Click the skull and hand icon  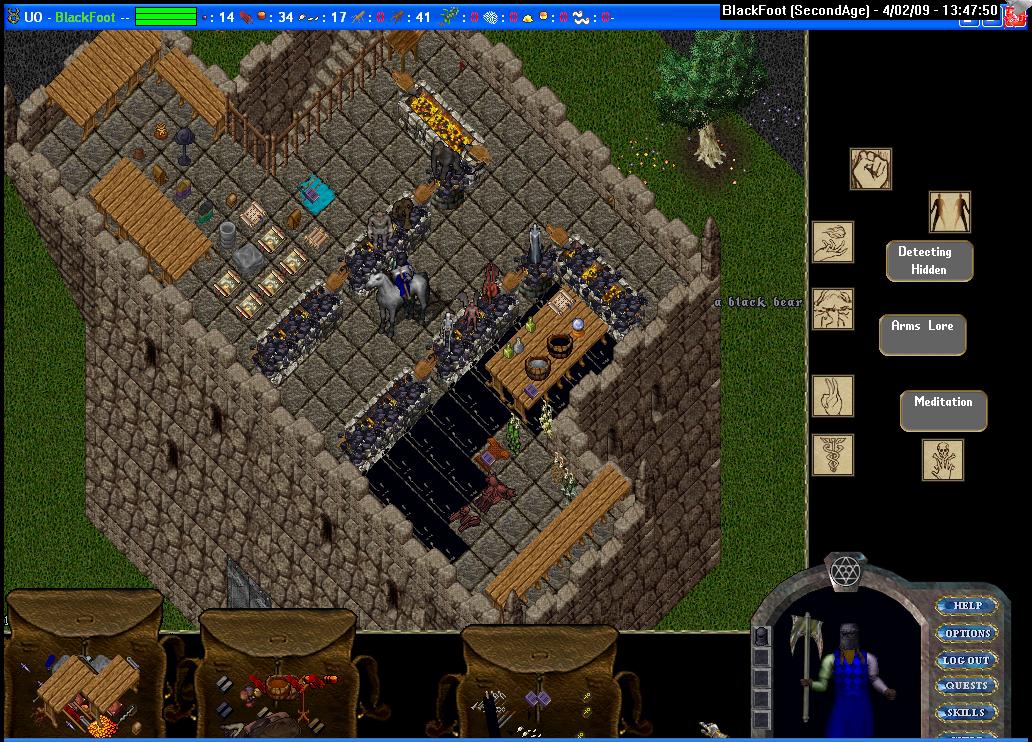tap(943, 460)
